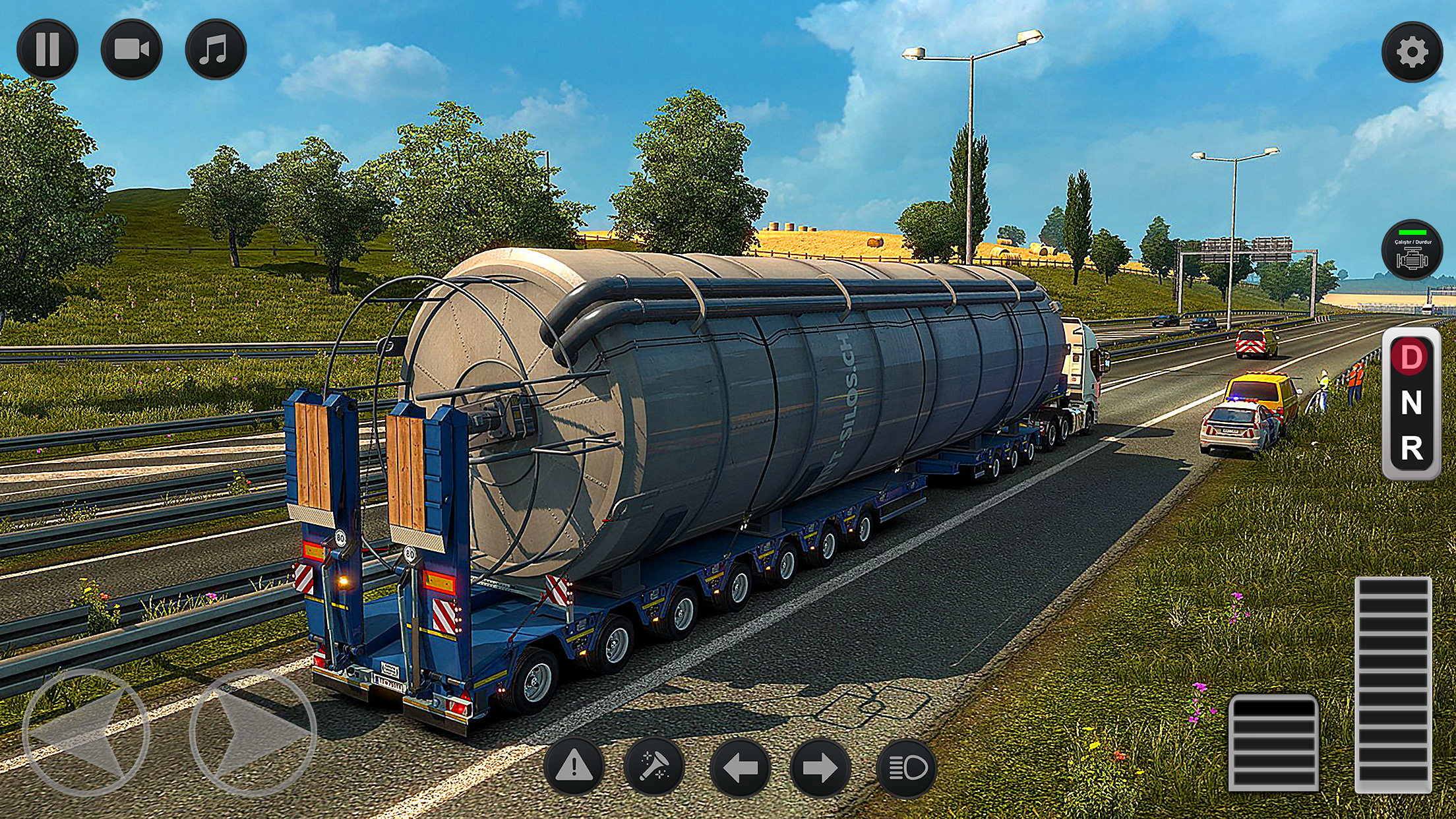Tap the brake pedal

pos(1274,743)
